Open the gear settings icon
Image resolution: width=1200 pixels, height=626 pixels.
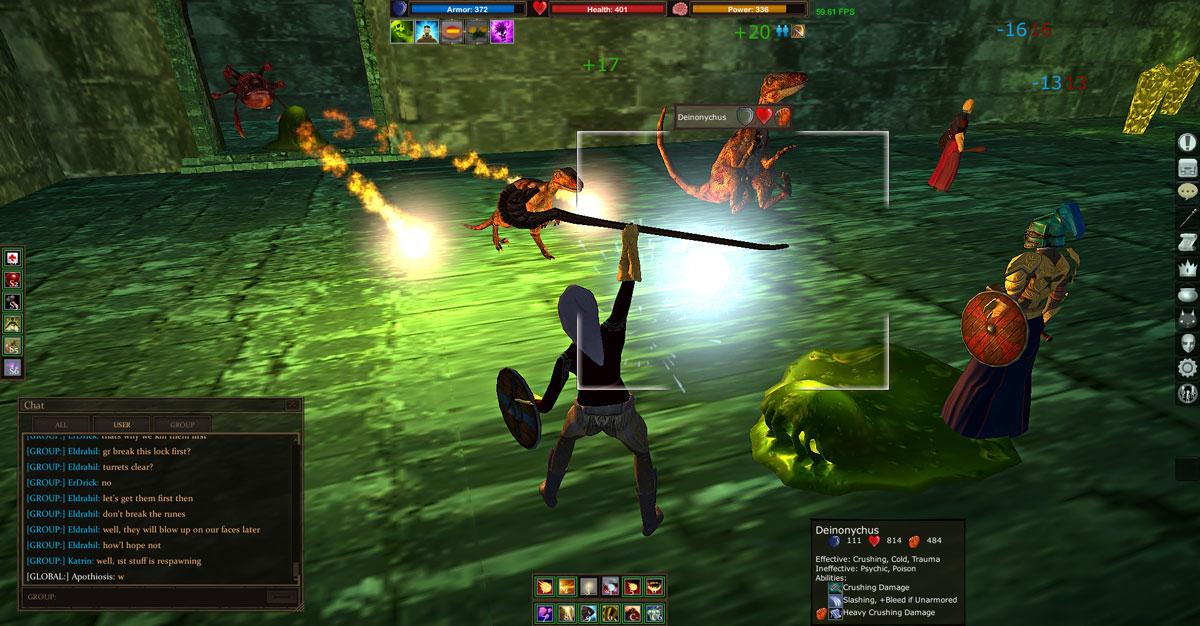[1187, 368]
